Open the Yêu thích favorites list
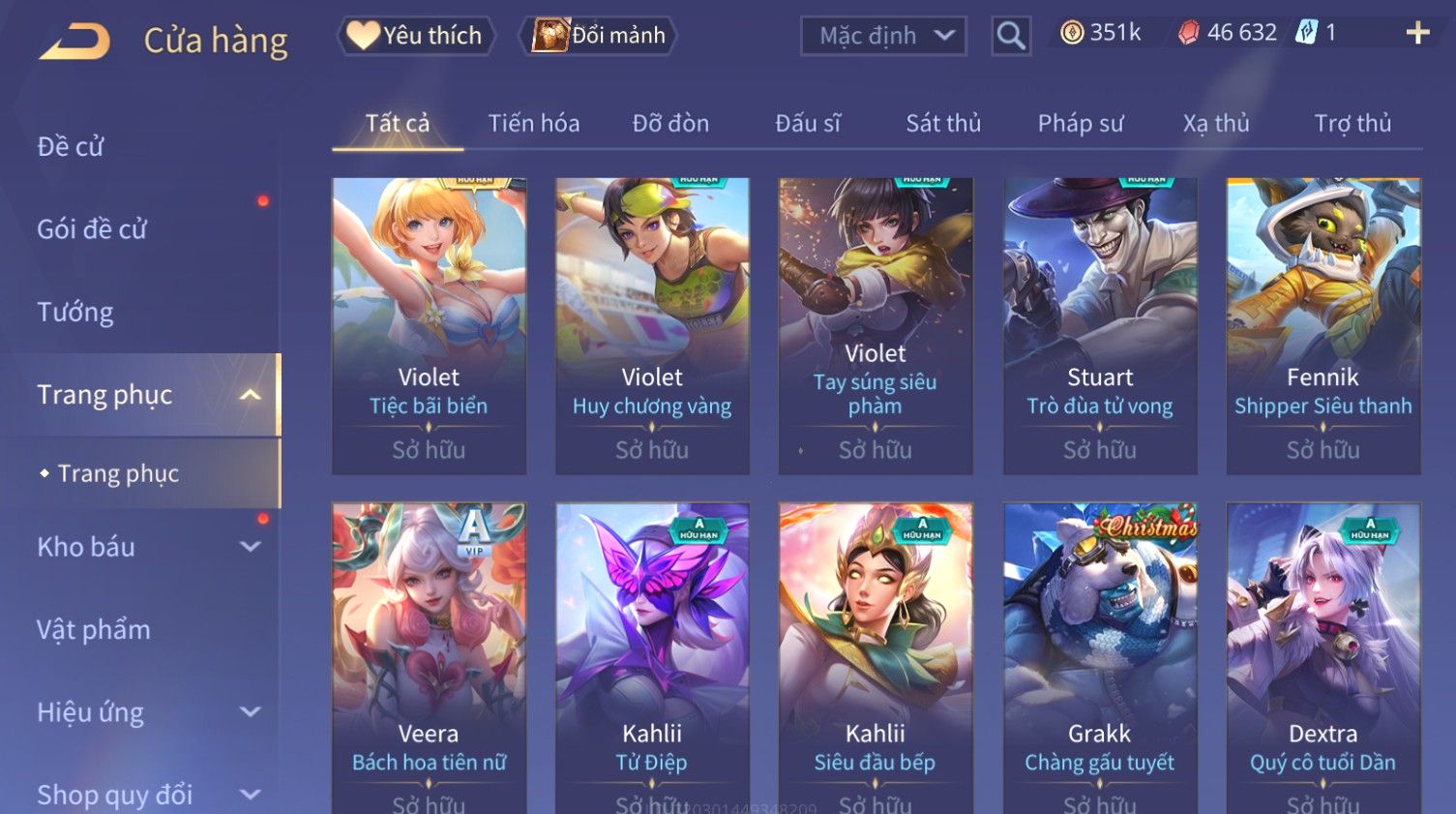This screenshot has height=814, width=1456. (x=416, y=36)
